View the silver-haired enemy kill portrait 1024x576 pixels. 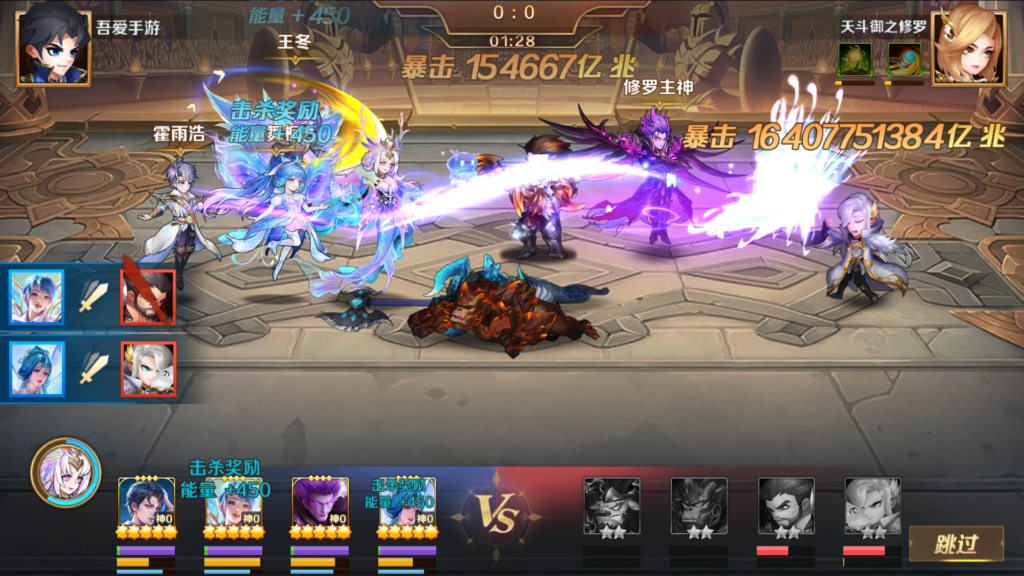(x=148, y=369)
